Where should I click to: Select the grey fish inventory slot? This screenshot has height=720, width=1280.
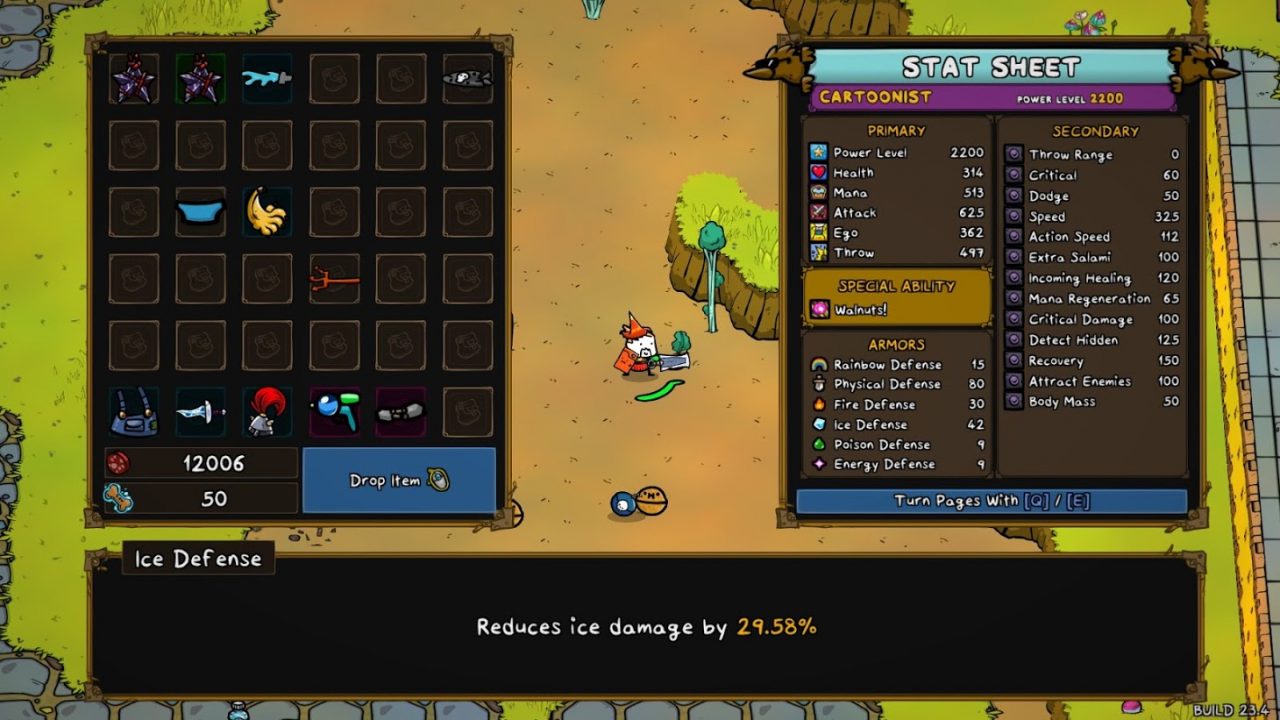point(467,79)
